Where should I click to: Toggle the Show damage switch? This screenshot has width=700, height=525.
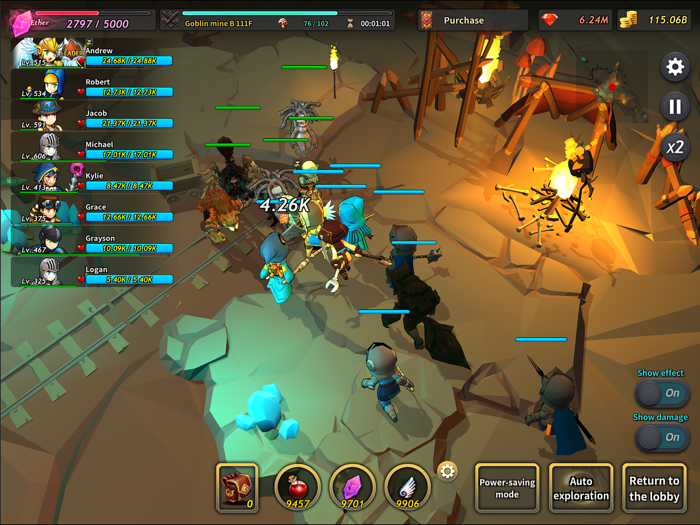pos(661,437)
